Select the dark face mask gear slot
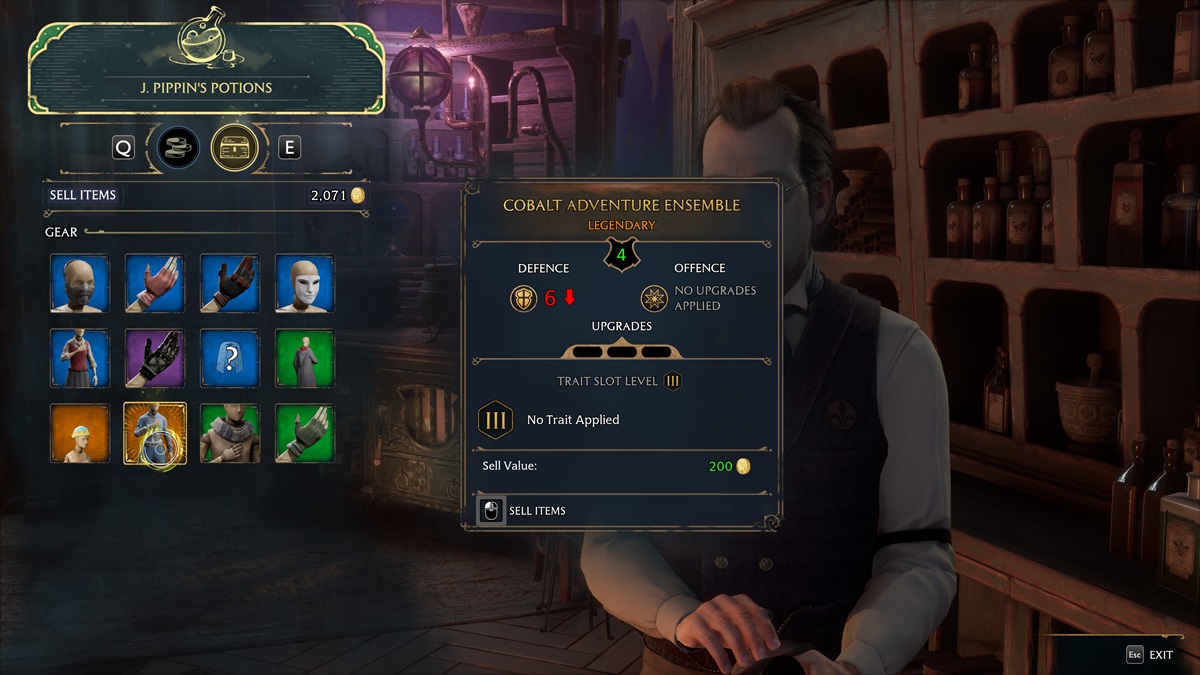The image size is (1200, 675). point(80,283)
